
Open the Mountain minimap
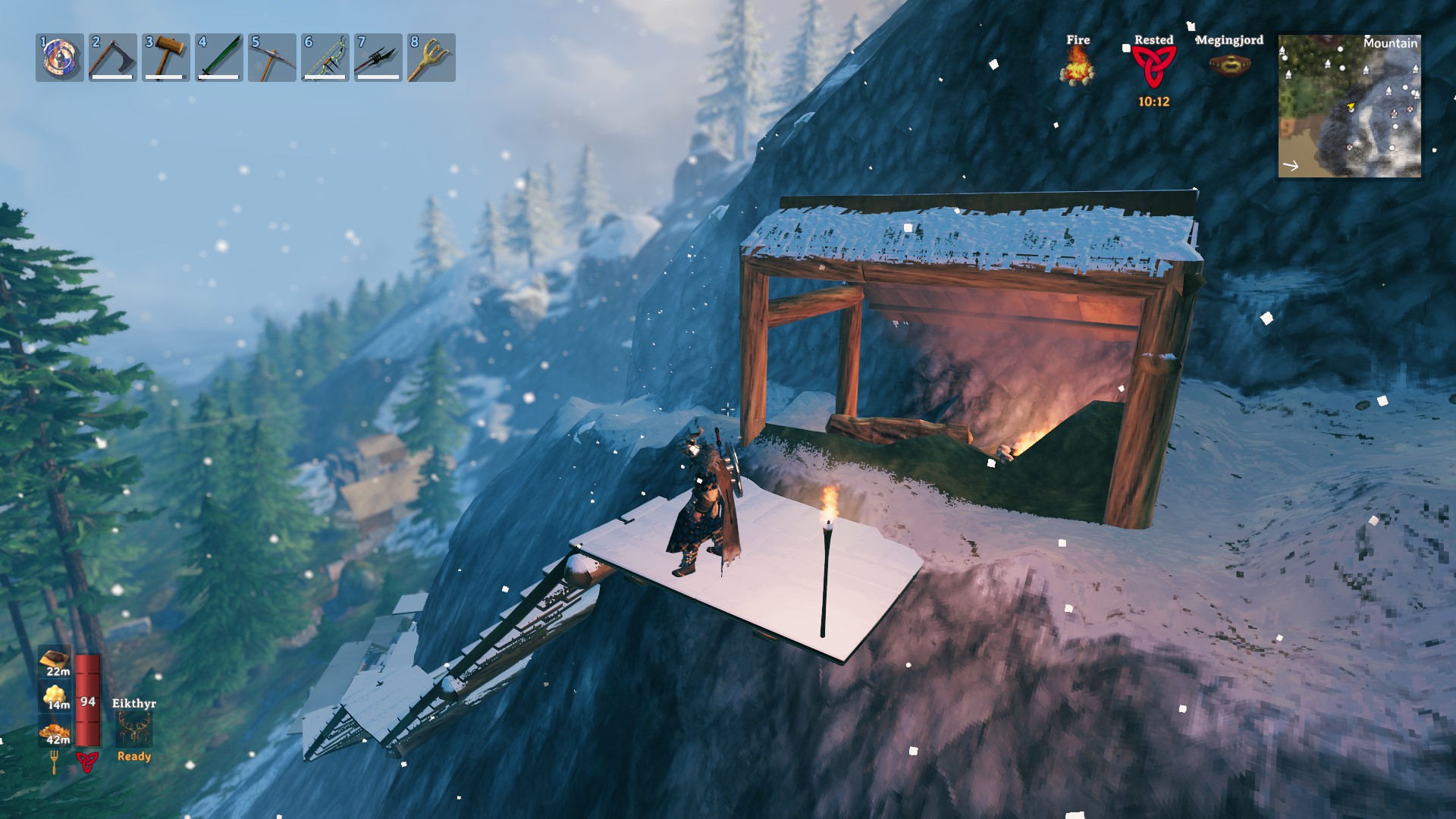pos(1349,106)
